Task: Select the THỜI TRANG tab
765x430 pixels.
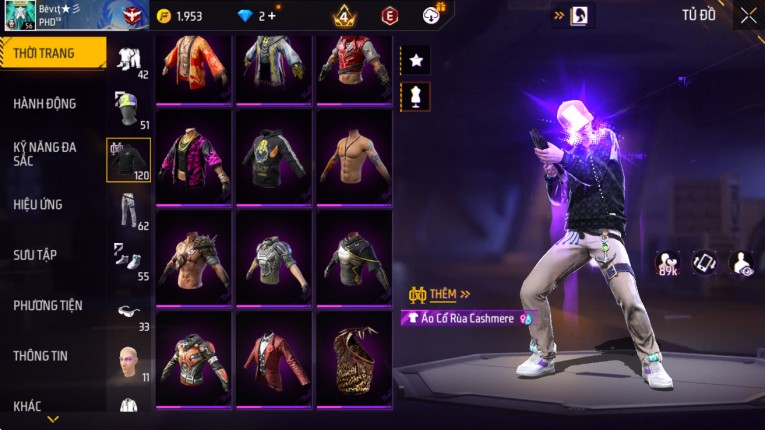Action: tap(44, 53)
